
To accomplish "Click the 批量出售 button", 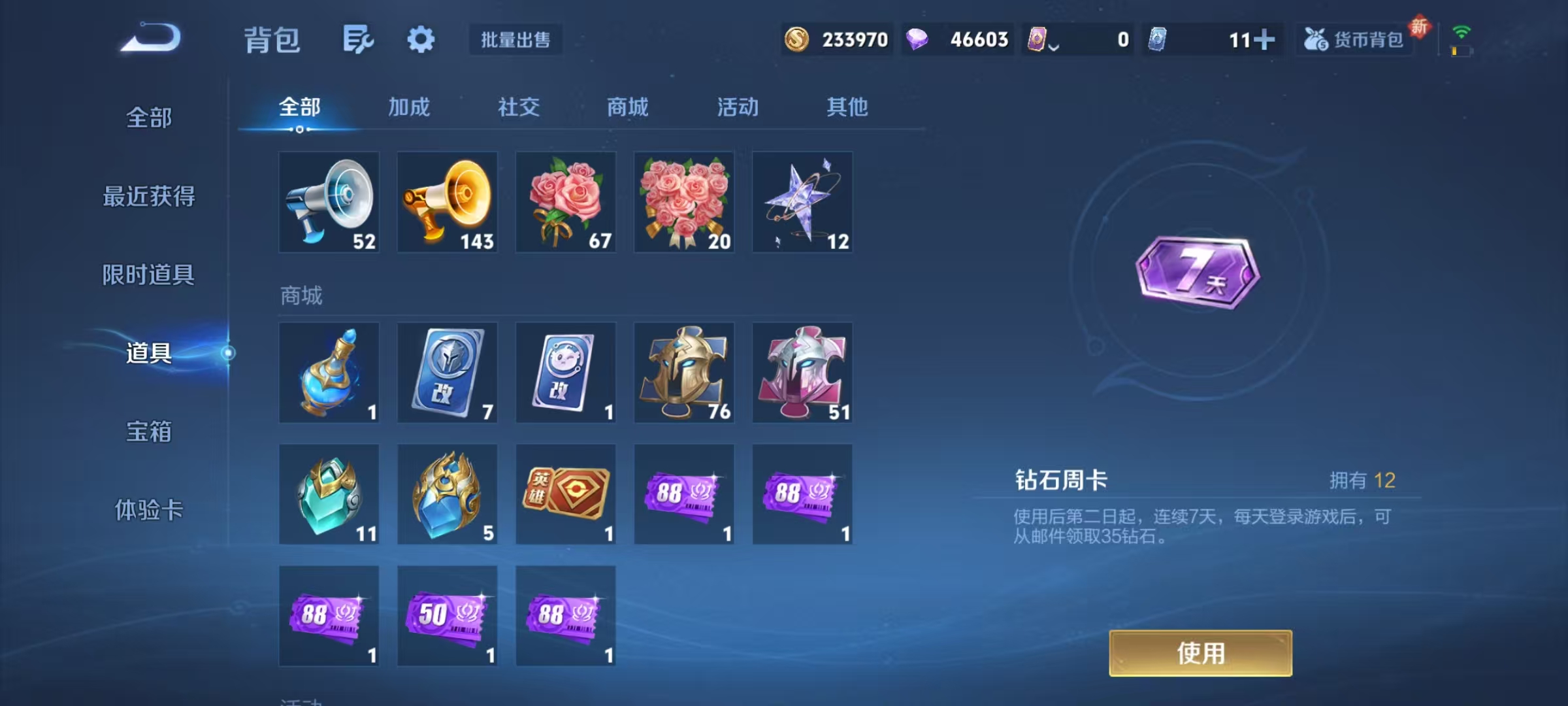I will 515,41.
